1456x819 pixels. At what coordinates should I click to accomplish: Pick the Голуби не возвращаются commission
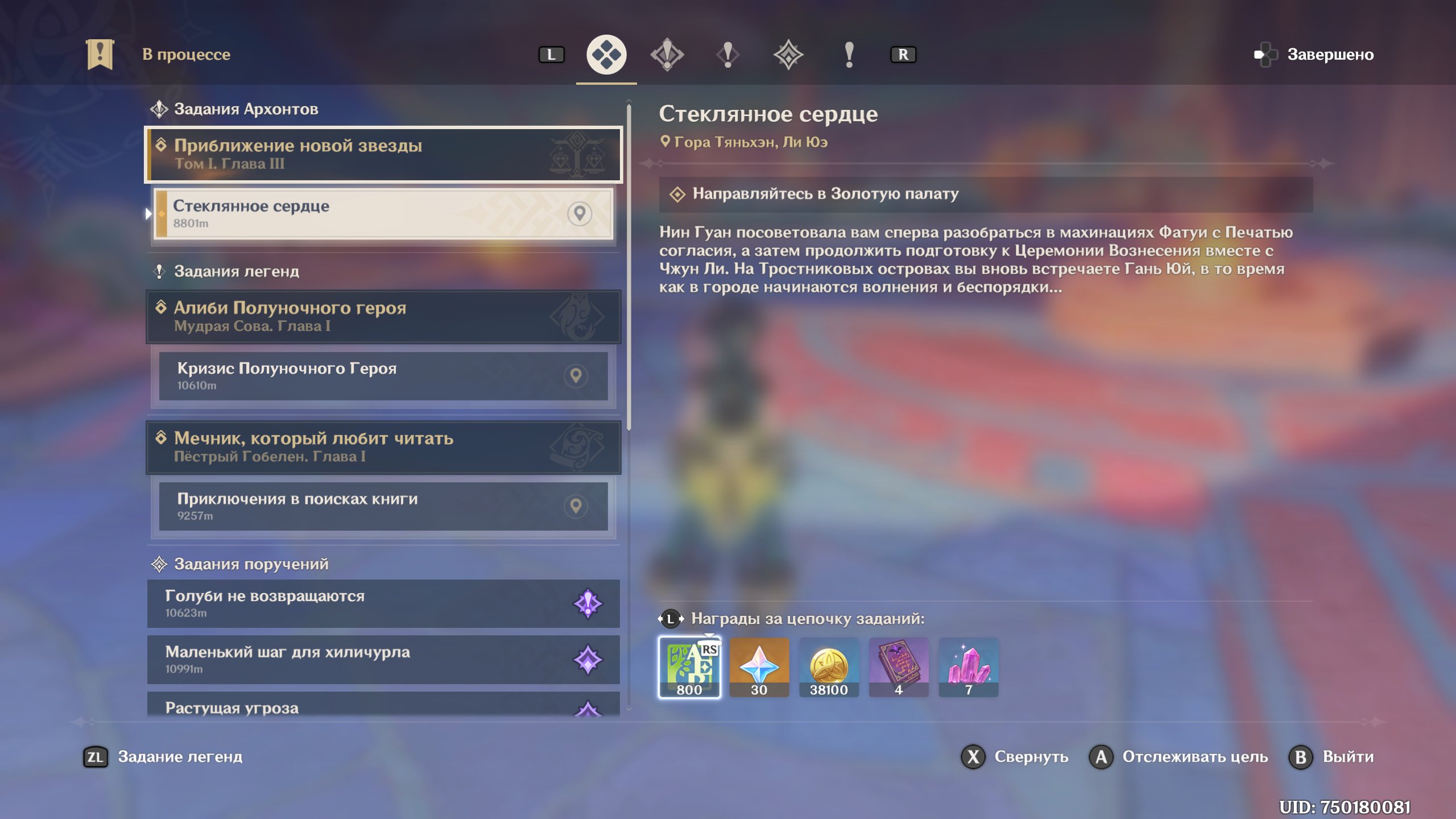pyautogui.click(x=383, y=603)
